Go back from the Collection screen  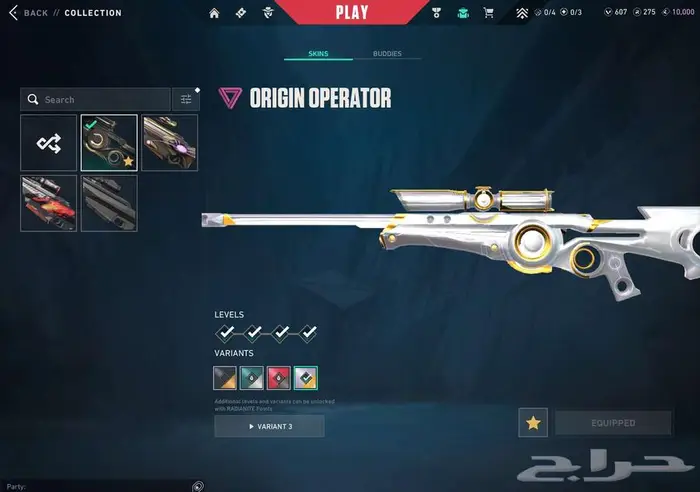tap(29, 13)
